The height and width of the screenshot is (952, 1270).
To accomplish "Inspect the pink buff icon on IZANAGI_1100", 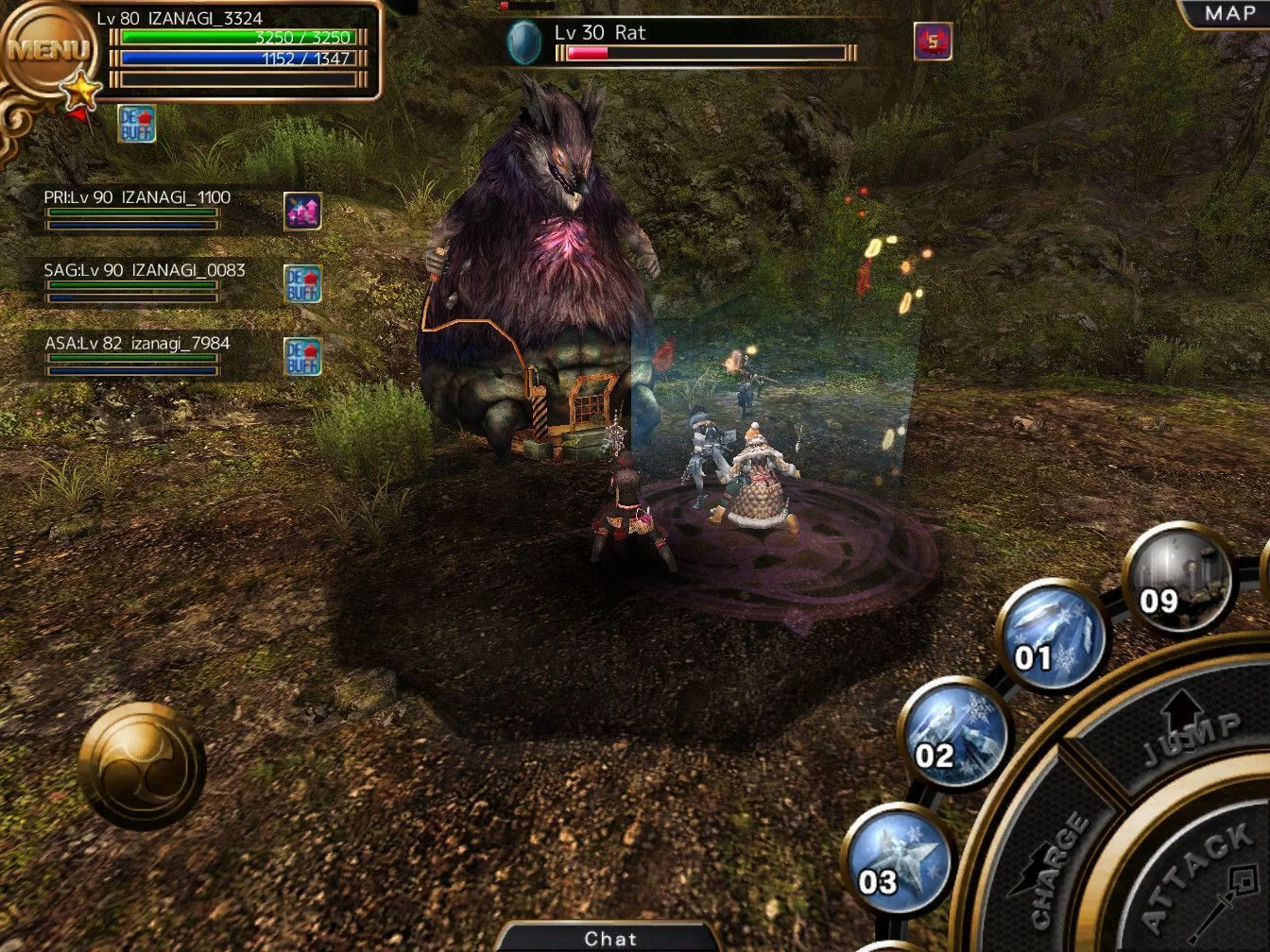I will click(x=302, y=212).
